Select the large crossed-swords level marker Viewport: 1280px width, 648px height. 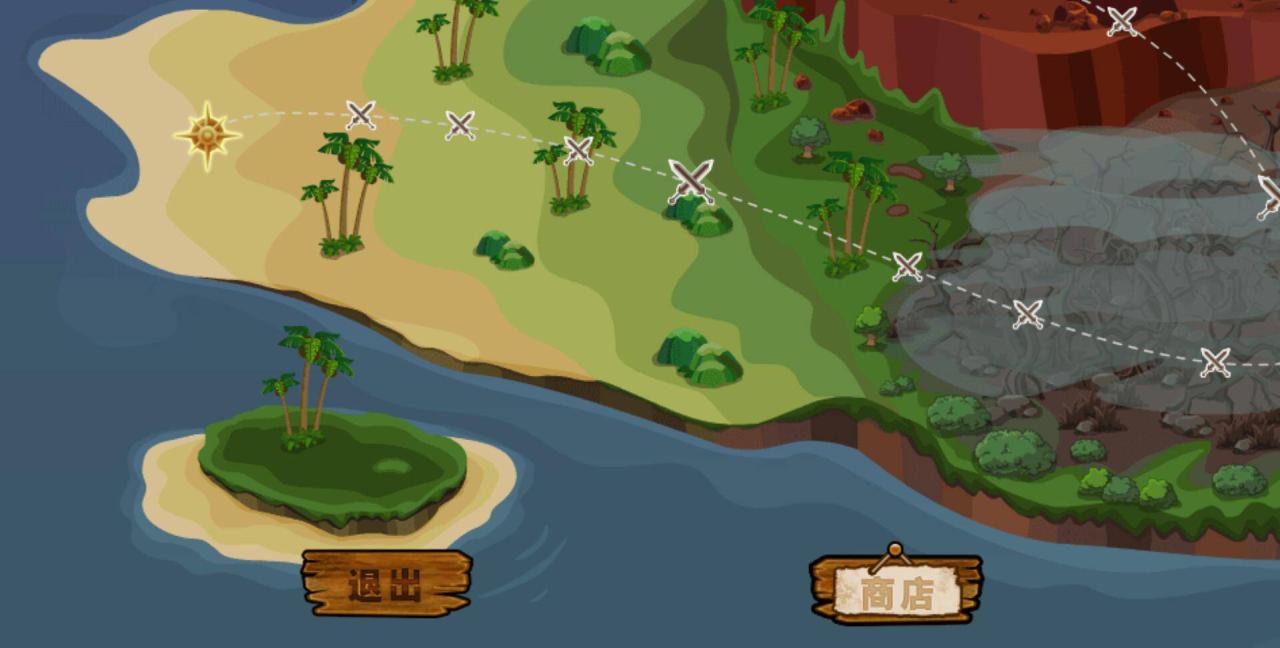[690, 180]
